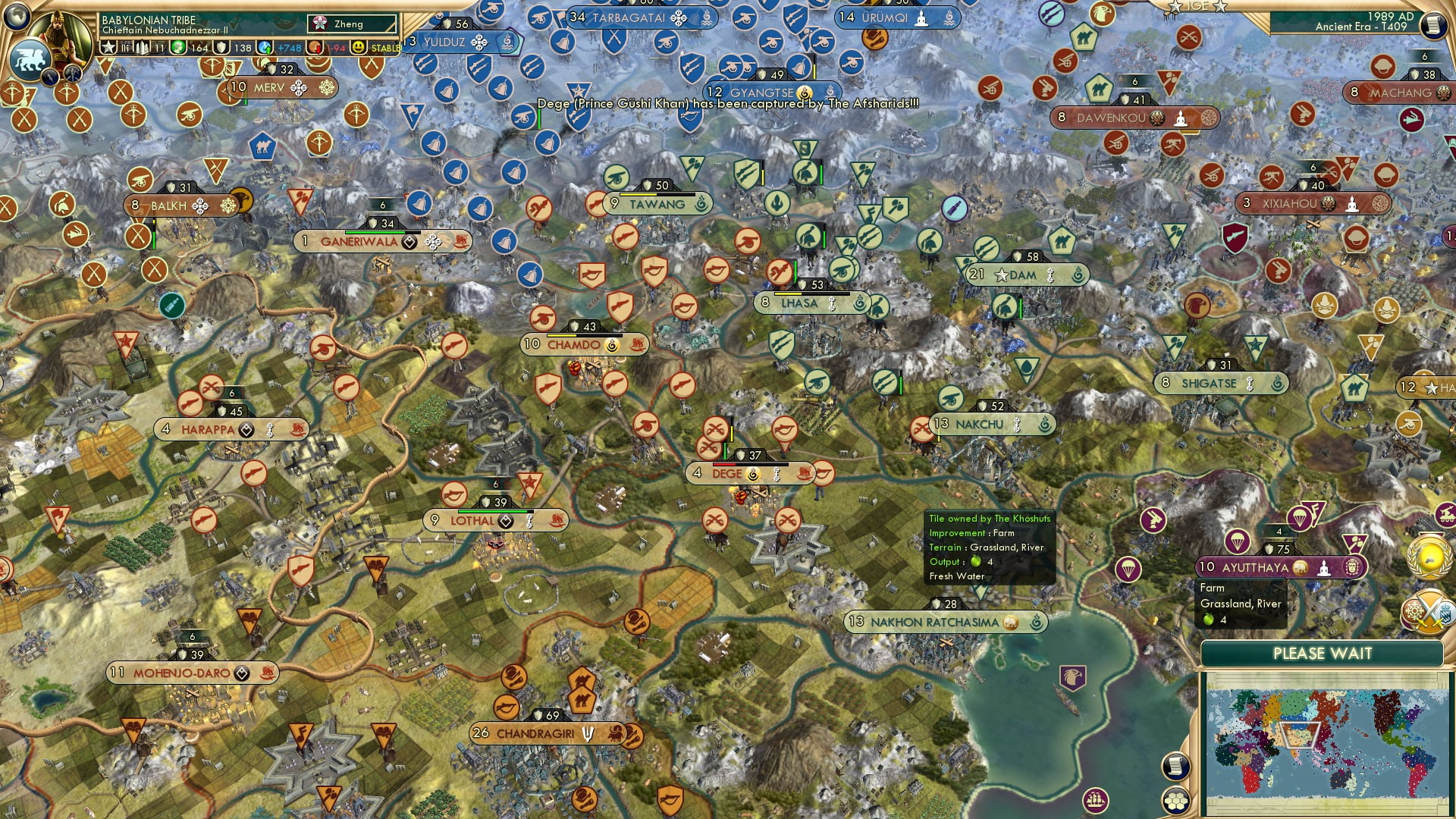
Task: Toggle the red declining icon showing -94
Action: 314,47
